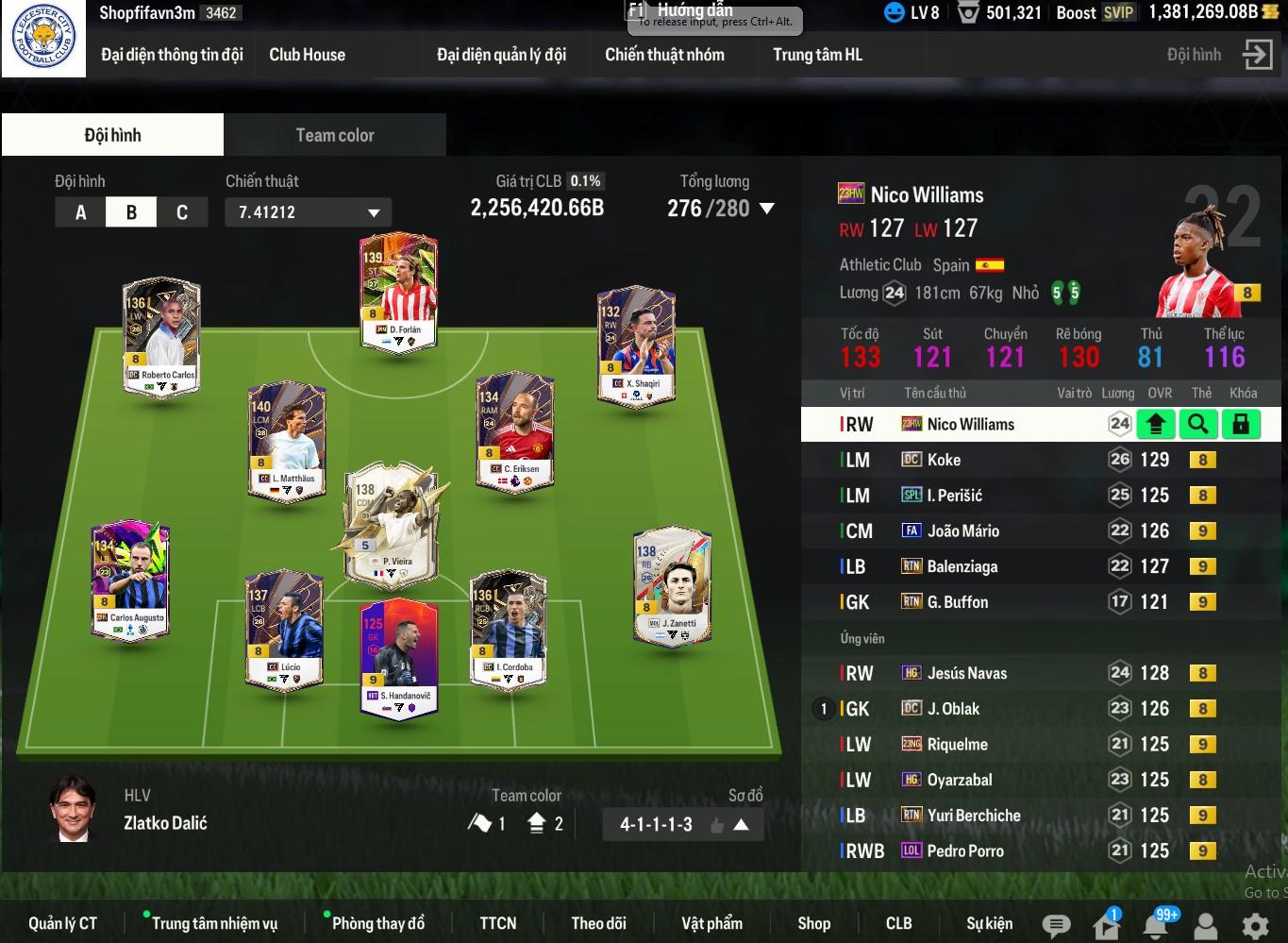1288x943 pixels.
Task: Open the settings gear icon
Action: click(1255, 925)
